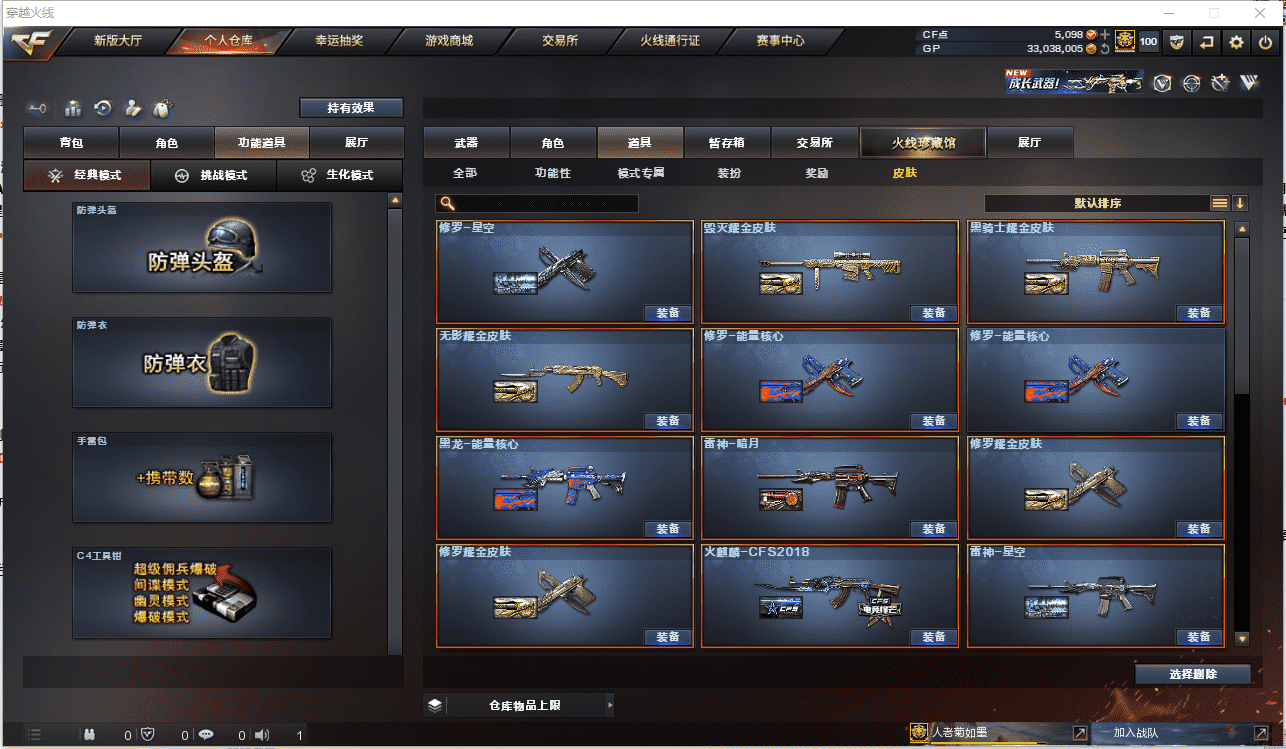
Task: Choose the 模式专属 sub-category
Action: 641,173
